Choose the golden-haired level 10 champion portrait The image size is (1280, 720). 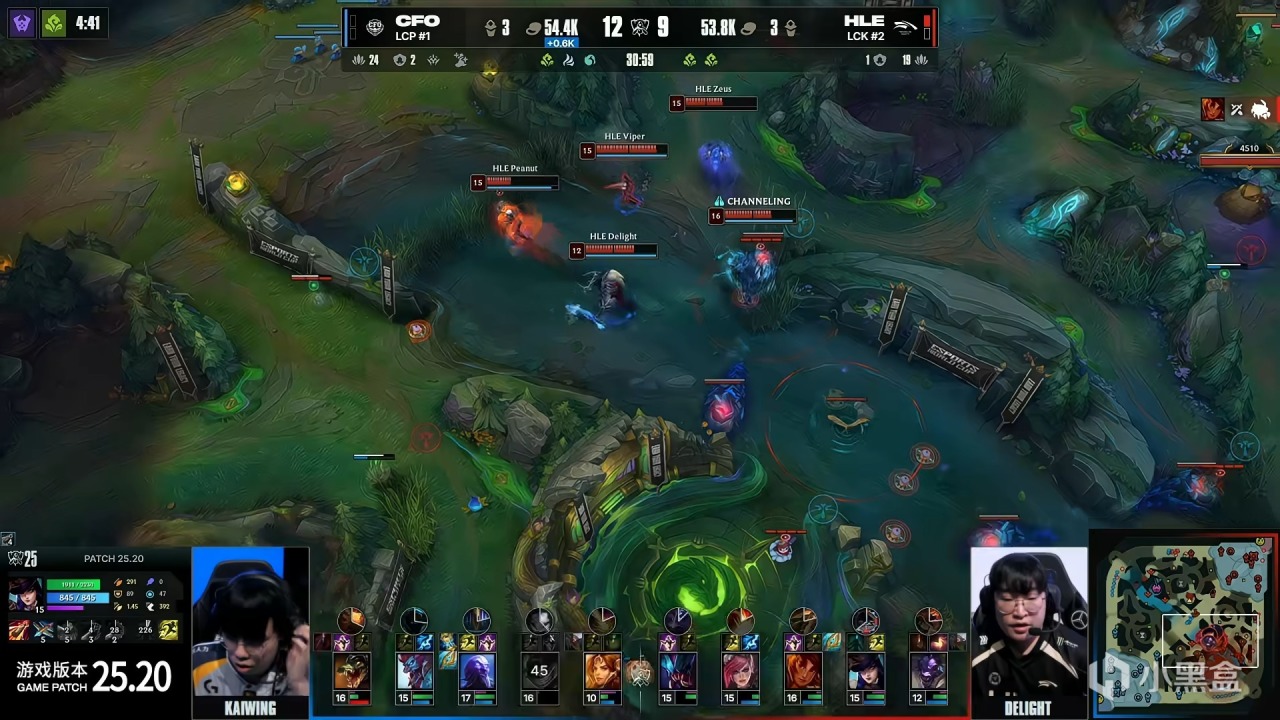[x=601, y=671]
